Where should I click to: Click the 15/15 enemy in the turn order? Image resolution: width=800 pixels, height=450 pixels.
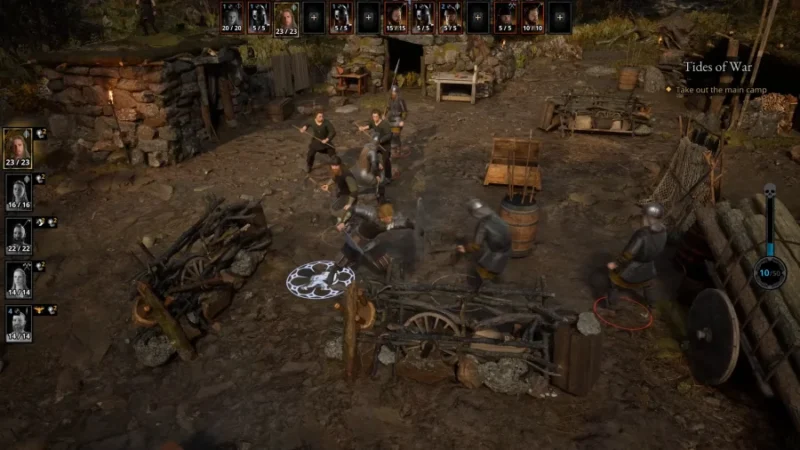(x=396, y=17)
